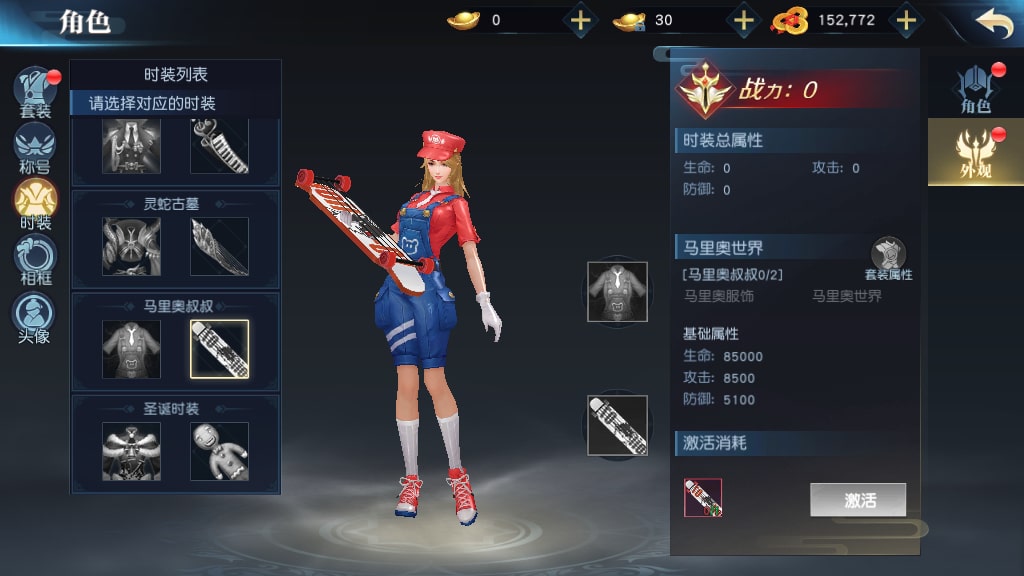Open the 套装 set category
Viewport: 1024px width, 576px height.
pyautogui.click(x=35, y=91)
